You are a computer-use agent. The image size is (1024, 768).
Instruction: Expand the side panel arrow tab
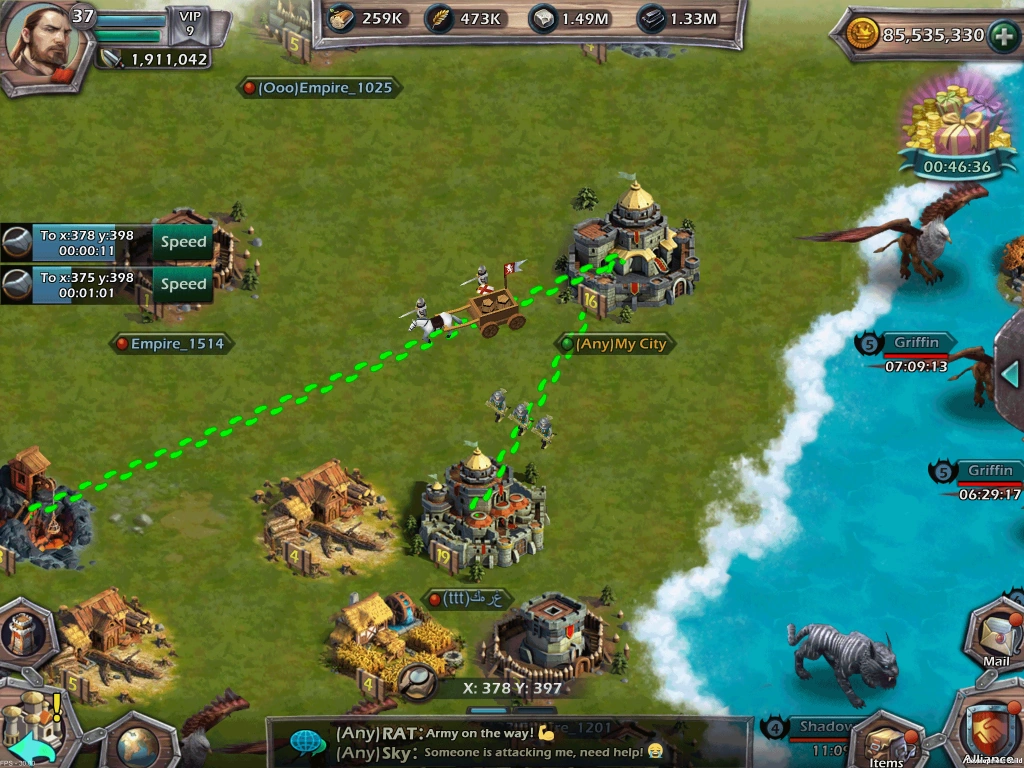(1011, 372)
